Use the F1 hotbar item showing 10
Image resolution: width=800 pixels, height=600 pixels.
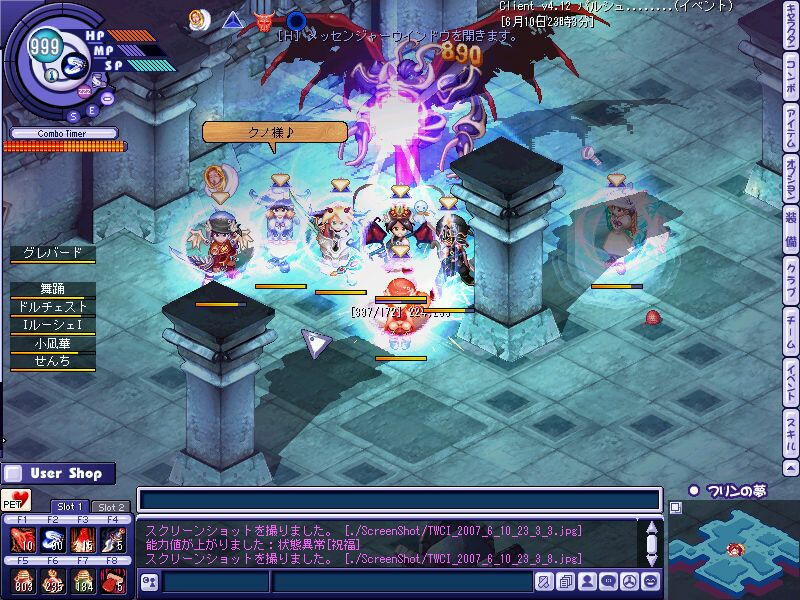[22, 540]
